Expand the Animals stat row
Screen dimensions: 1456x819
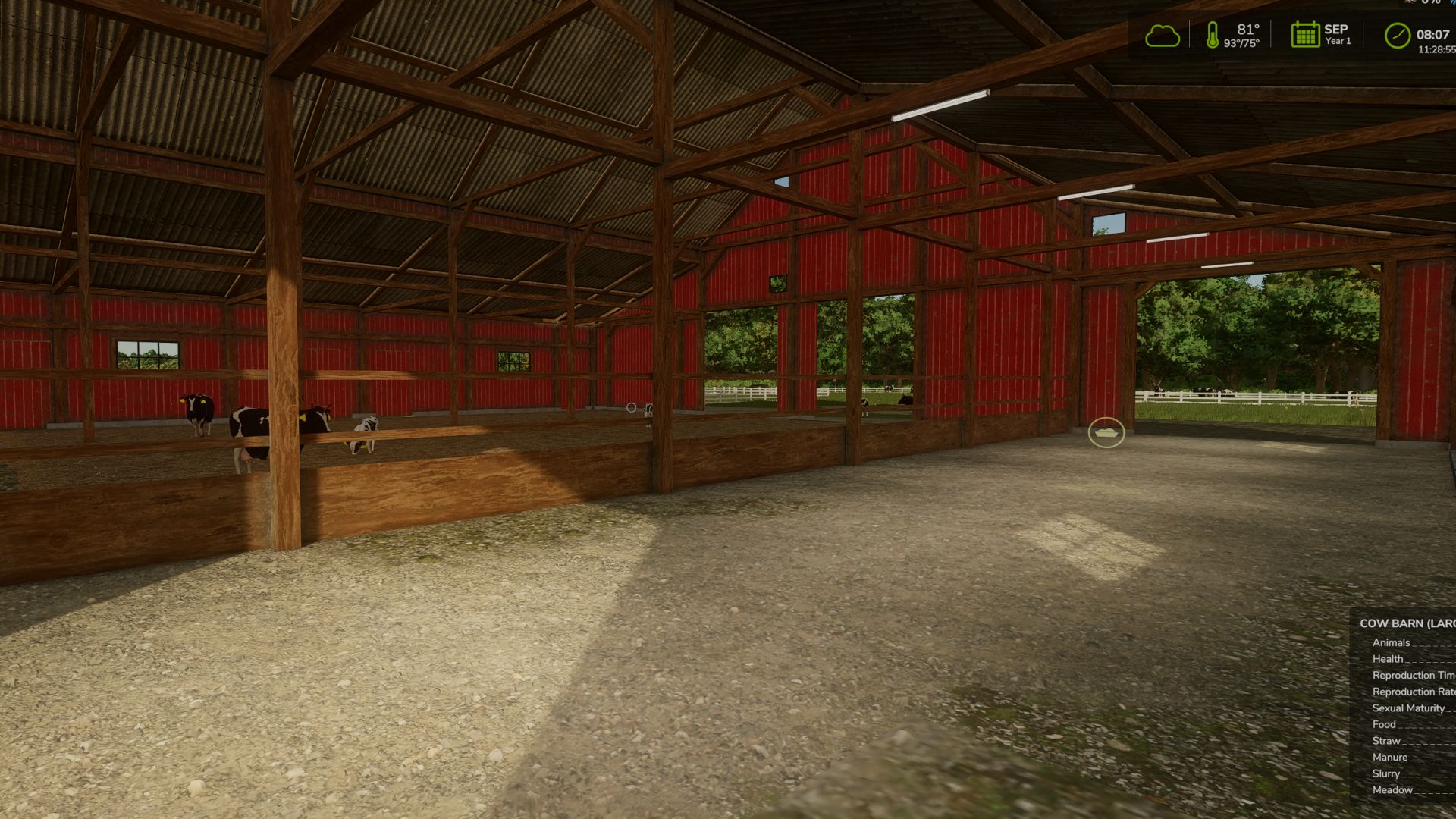(x=1391, y=642)
